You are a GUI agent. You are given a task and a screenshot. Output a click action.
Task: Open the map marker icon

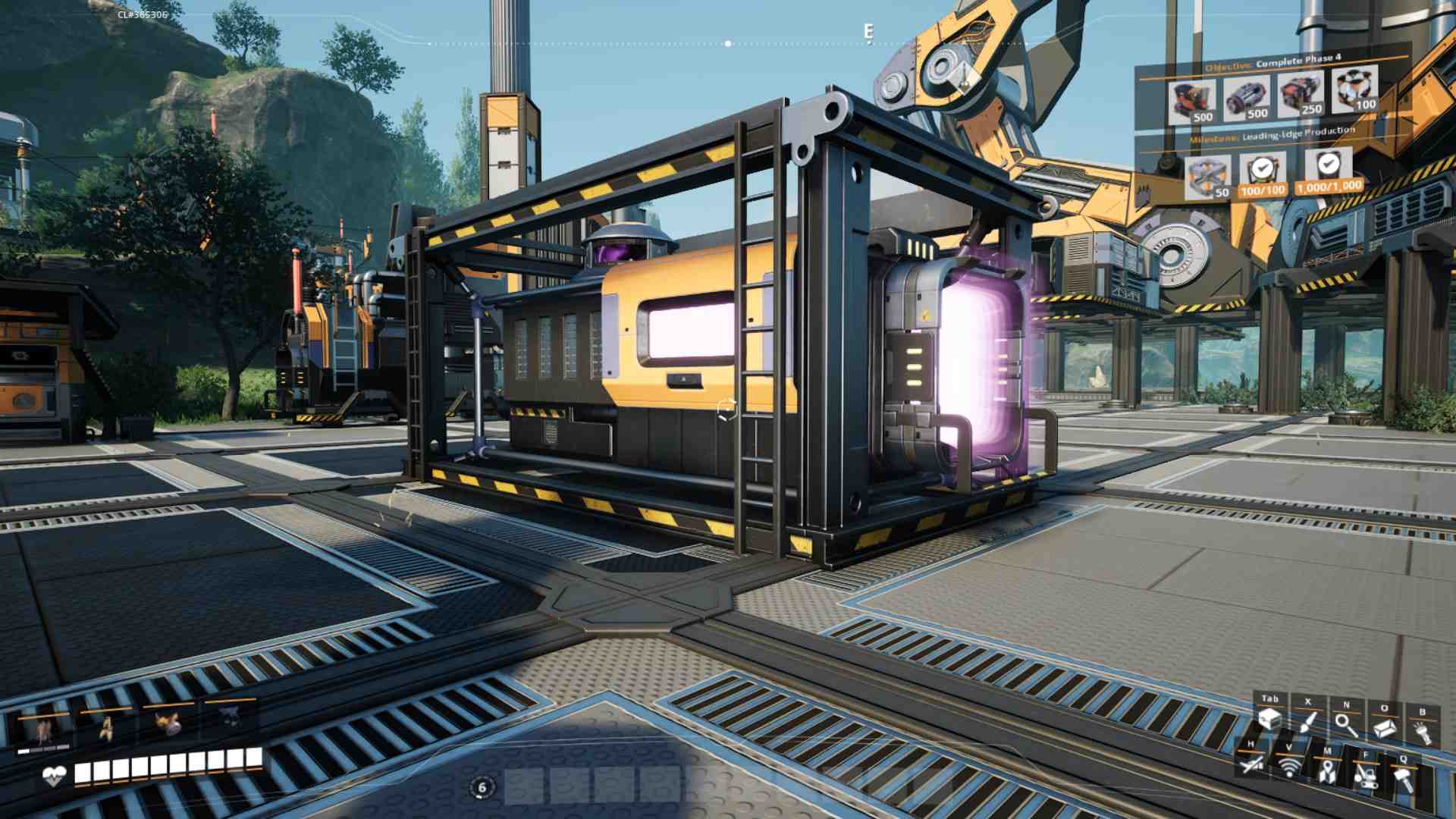1326,771
